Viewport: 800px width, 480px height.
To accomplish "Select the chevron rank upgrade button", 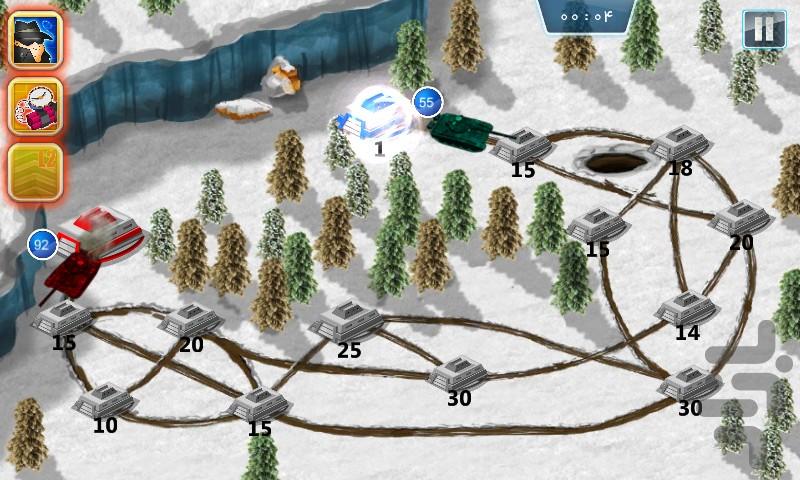I will point(35,172).
